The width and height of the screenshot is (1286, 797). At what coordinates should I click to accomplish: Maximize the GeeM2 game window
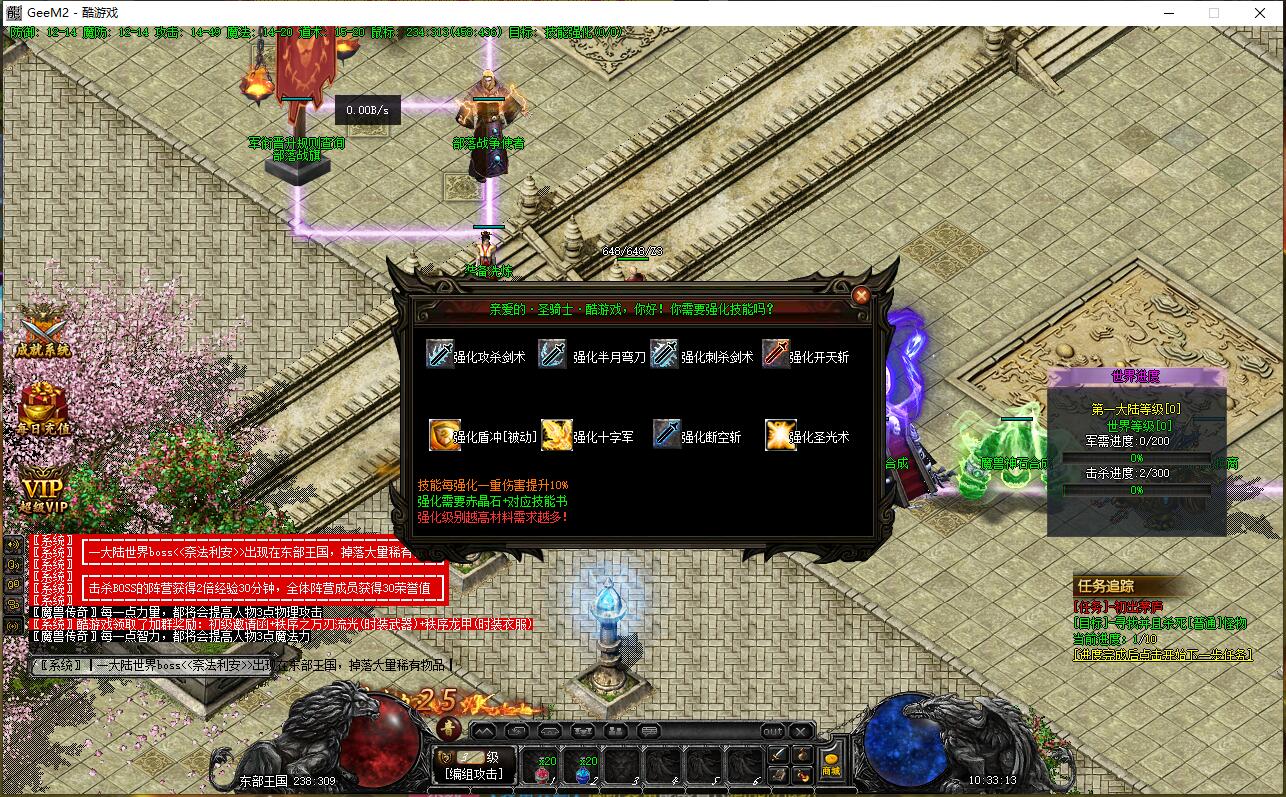tap(1214, 13)
